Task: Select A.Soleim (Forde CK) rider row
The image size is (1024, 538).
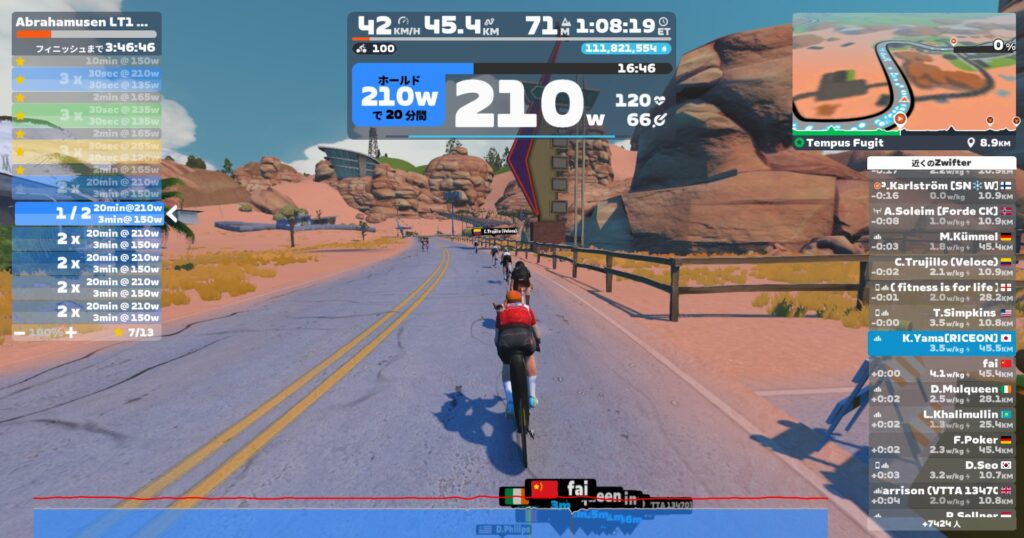Action: tap(941, 216)
